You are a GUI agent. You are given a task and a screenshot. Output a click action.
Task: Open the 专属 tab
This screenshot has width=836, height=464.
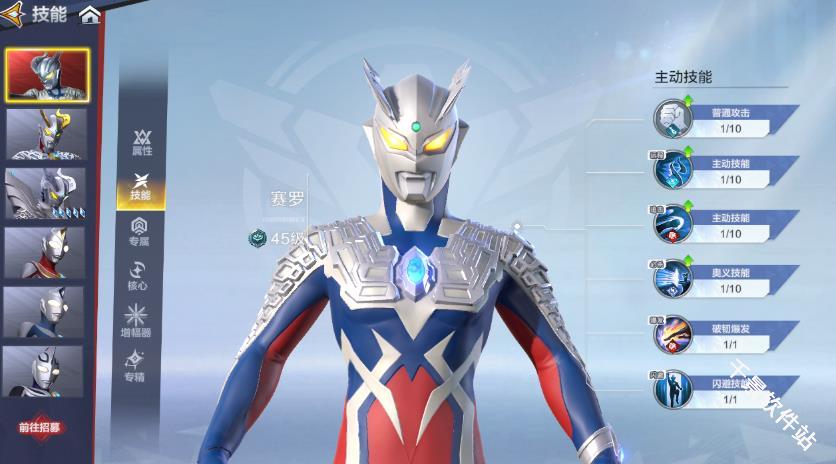tap(140, 231)
